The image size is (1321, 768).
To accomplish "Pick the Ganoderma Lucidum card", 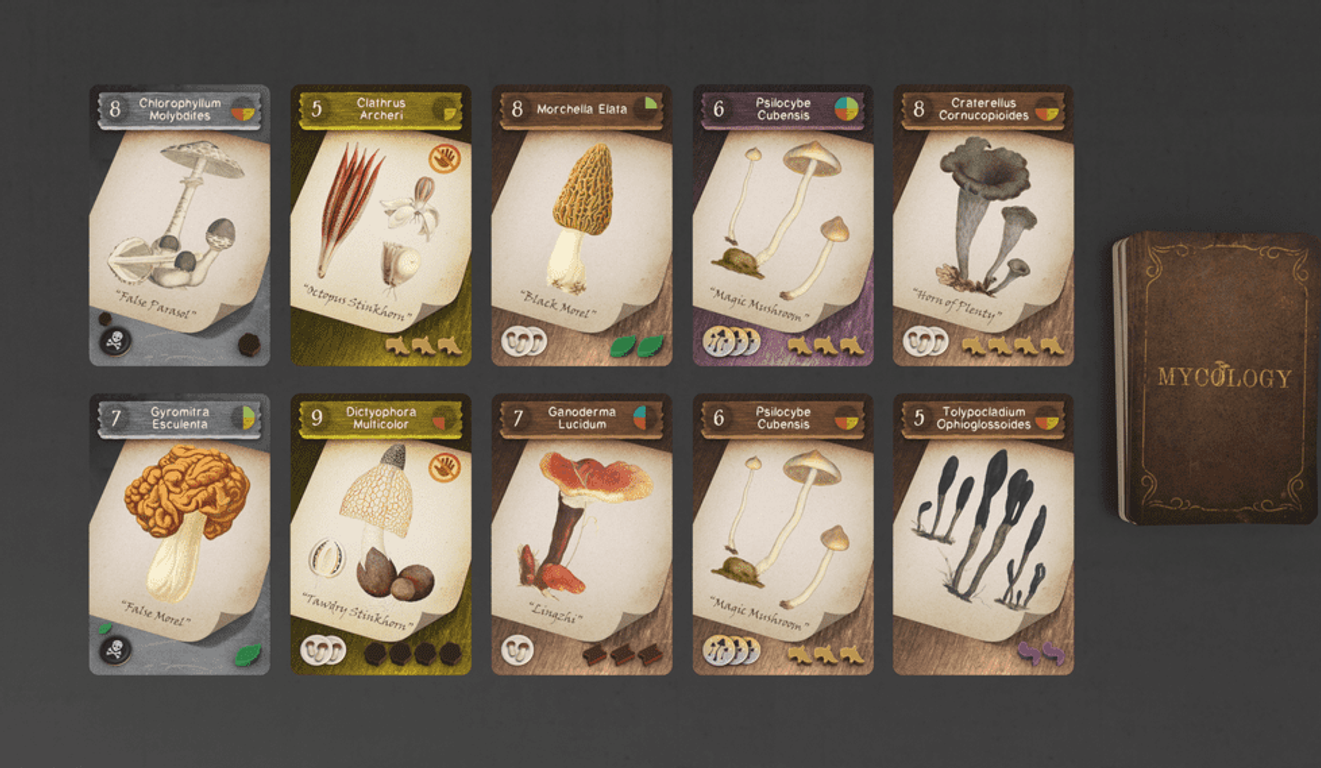I will [x=582, y=534].
